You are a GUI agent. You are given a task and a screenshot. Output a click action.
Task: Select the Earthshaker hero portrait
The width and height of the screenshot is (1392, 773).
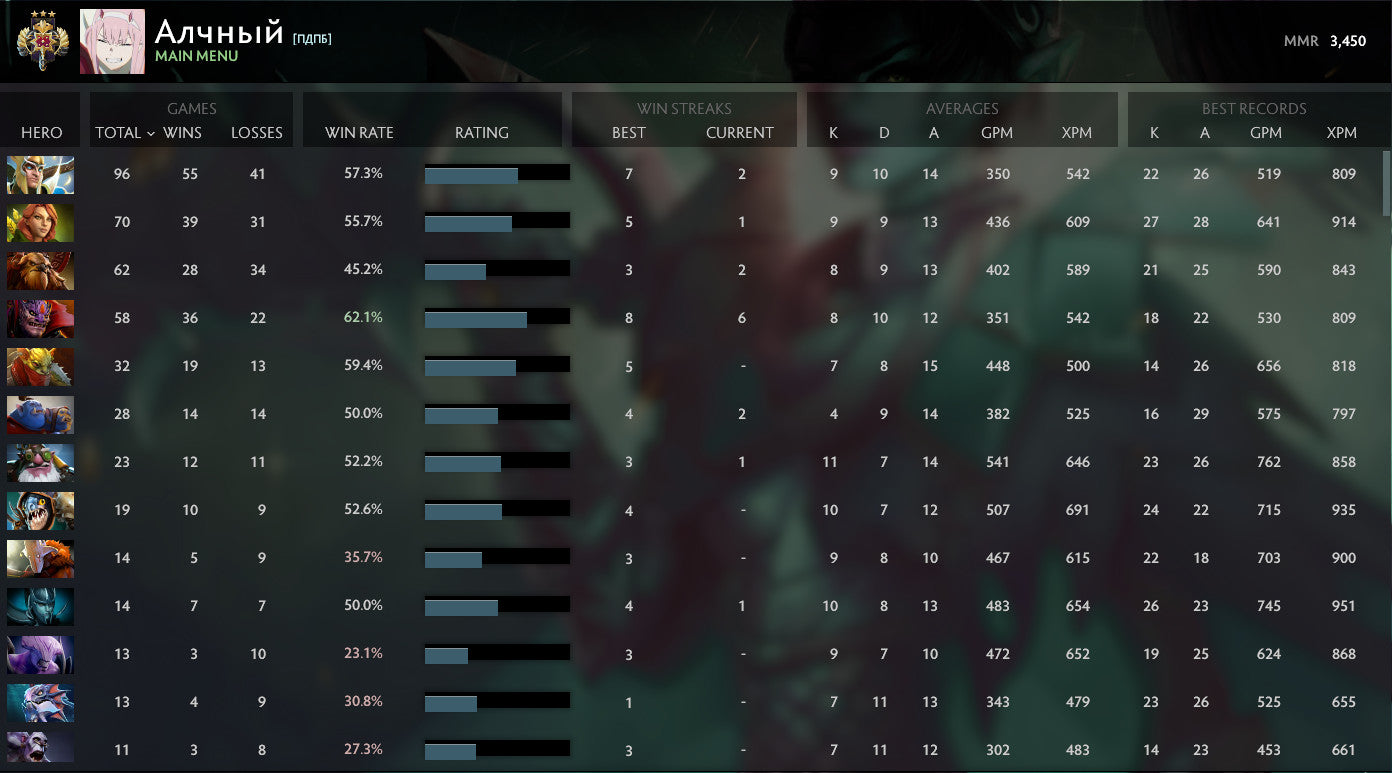(x=40, y=270)
